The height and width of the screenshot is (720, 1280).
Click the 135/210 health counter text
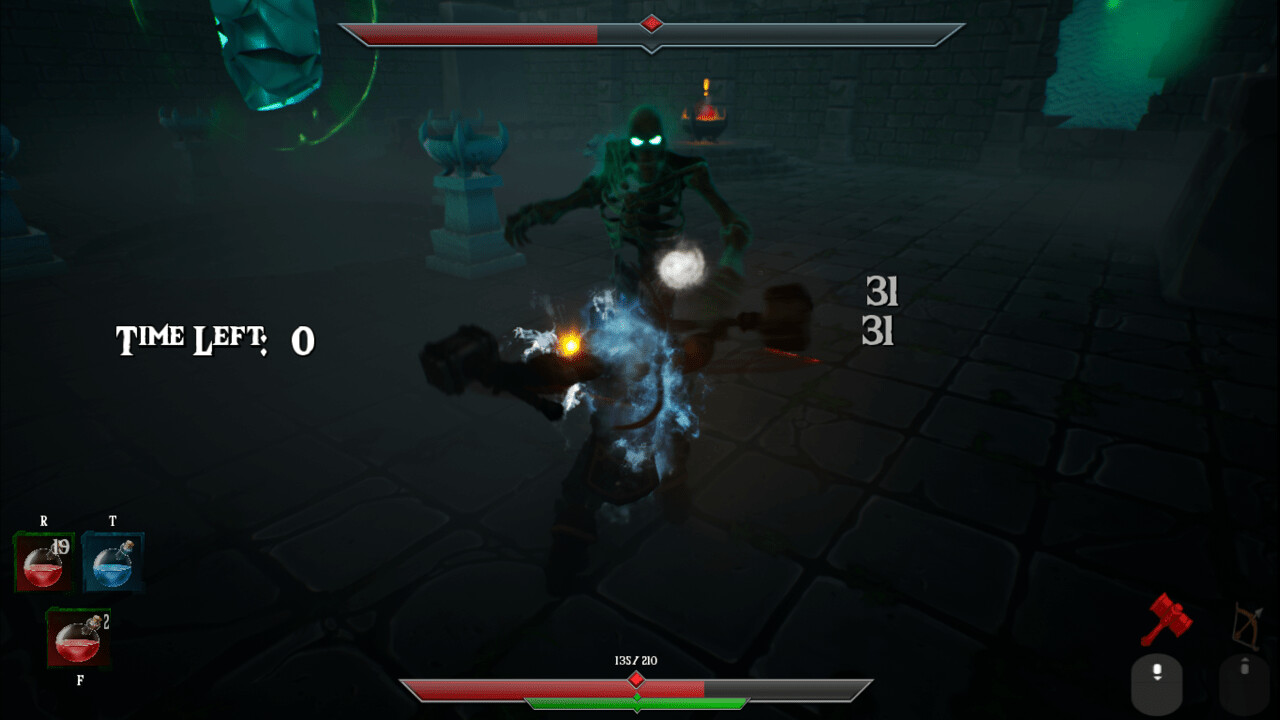(637, 660)
